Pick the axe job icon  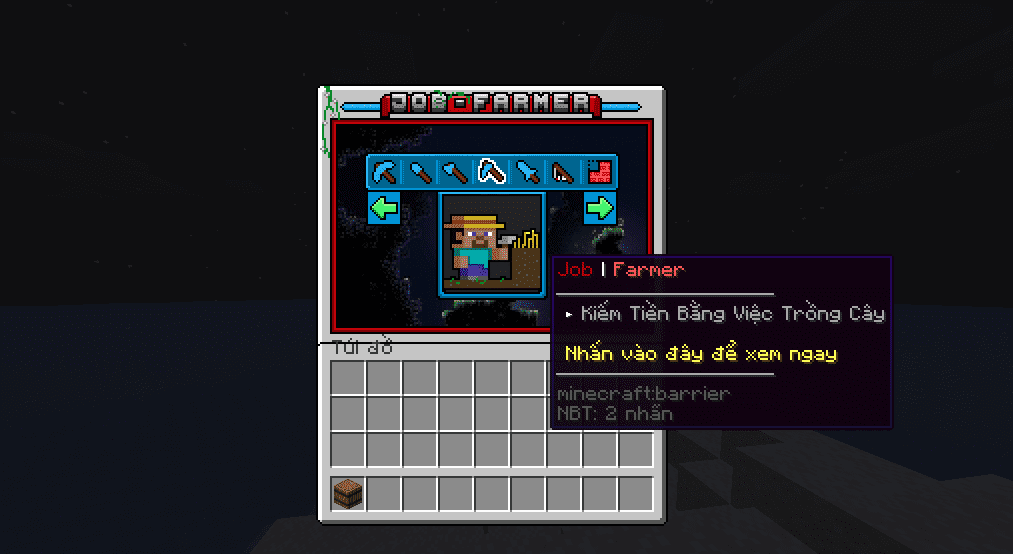tap(456, 173)
